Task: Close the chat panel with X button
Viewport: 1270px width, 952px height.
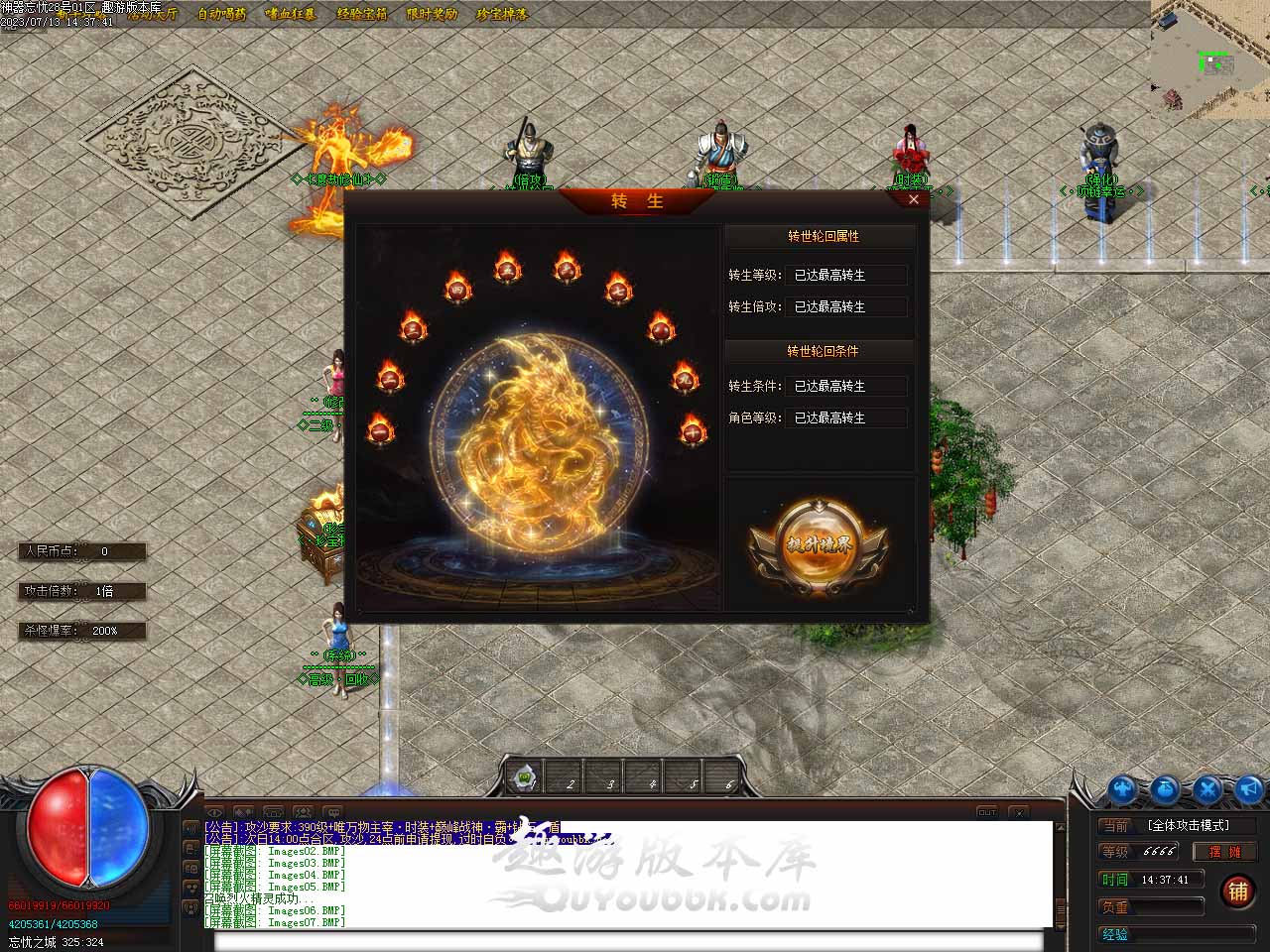Action: (1019, 812)
